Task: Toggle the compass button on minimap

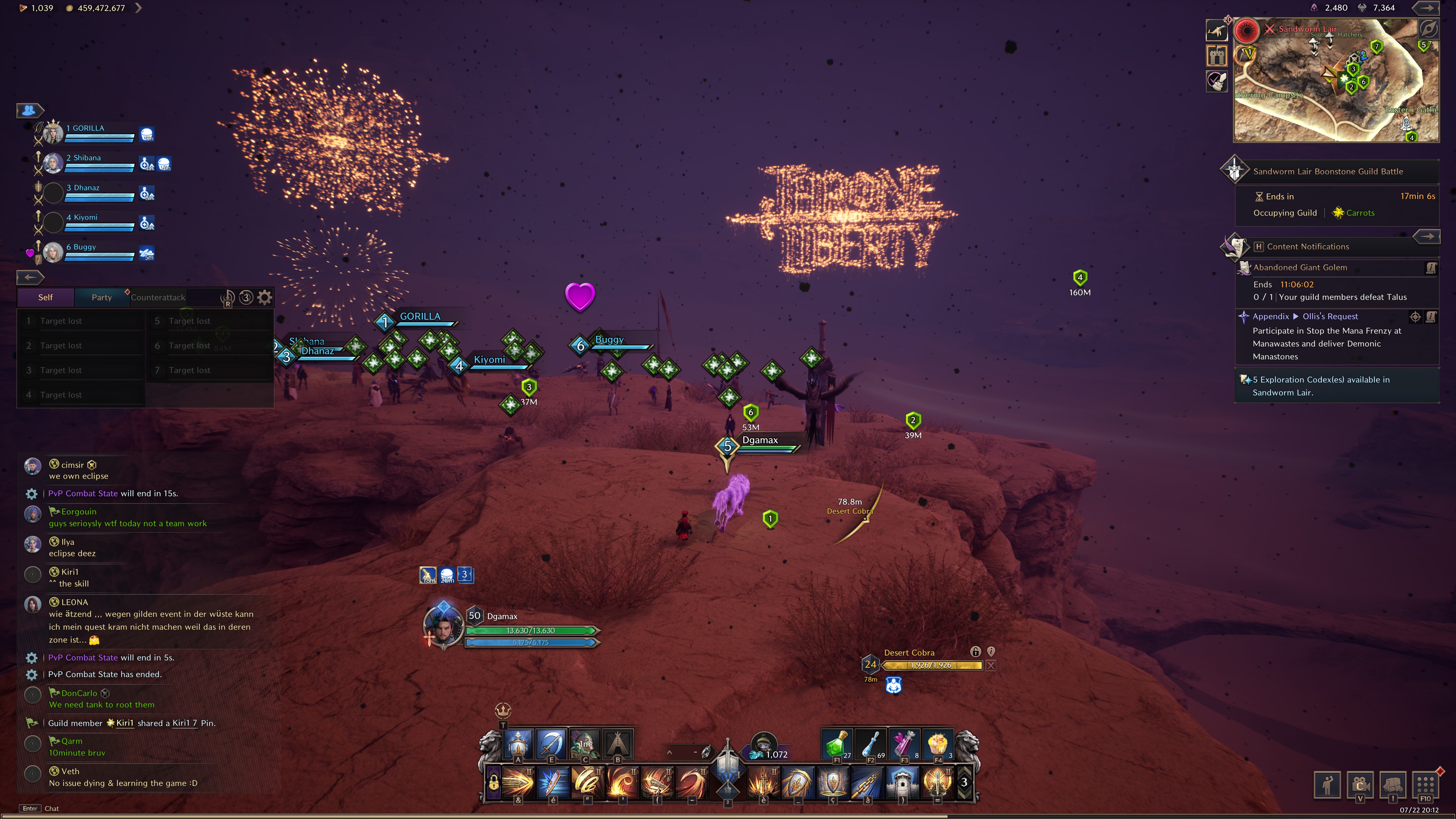Action: click(1428, 29)
